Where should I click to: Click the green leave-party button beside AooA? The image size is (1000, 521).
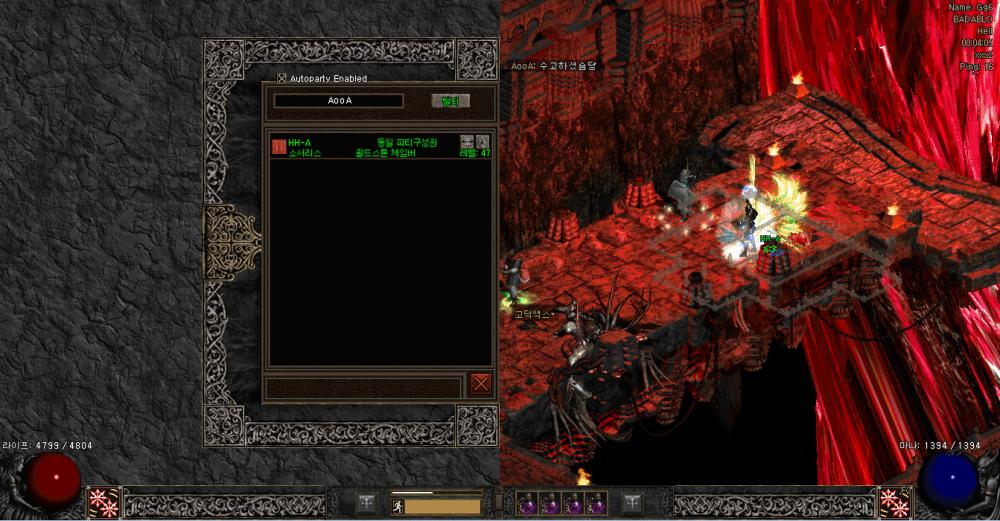pyautogui.click(x=450, y=101)
